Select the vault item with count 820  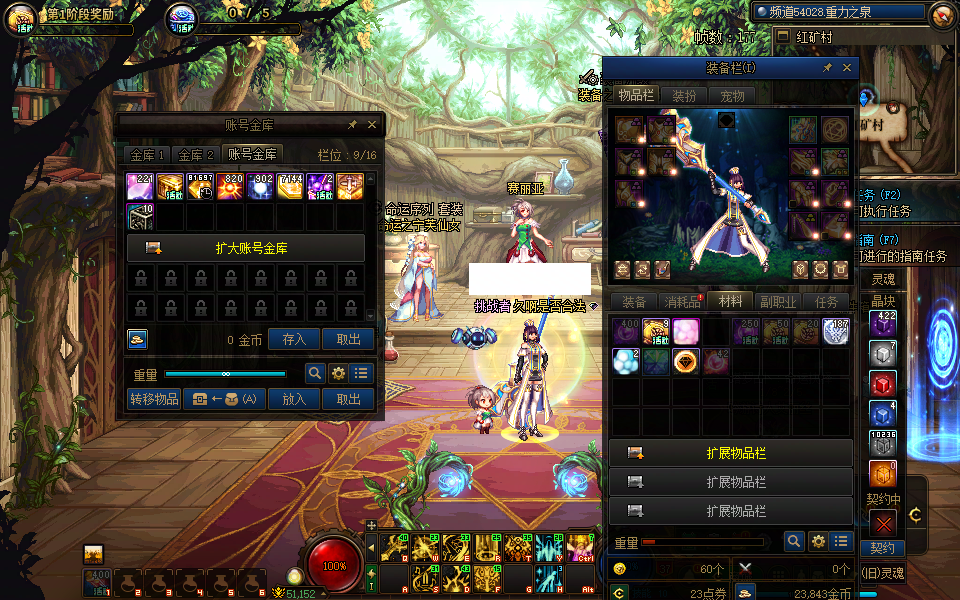point(230,187)
